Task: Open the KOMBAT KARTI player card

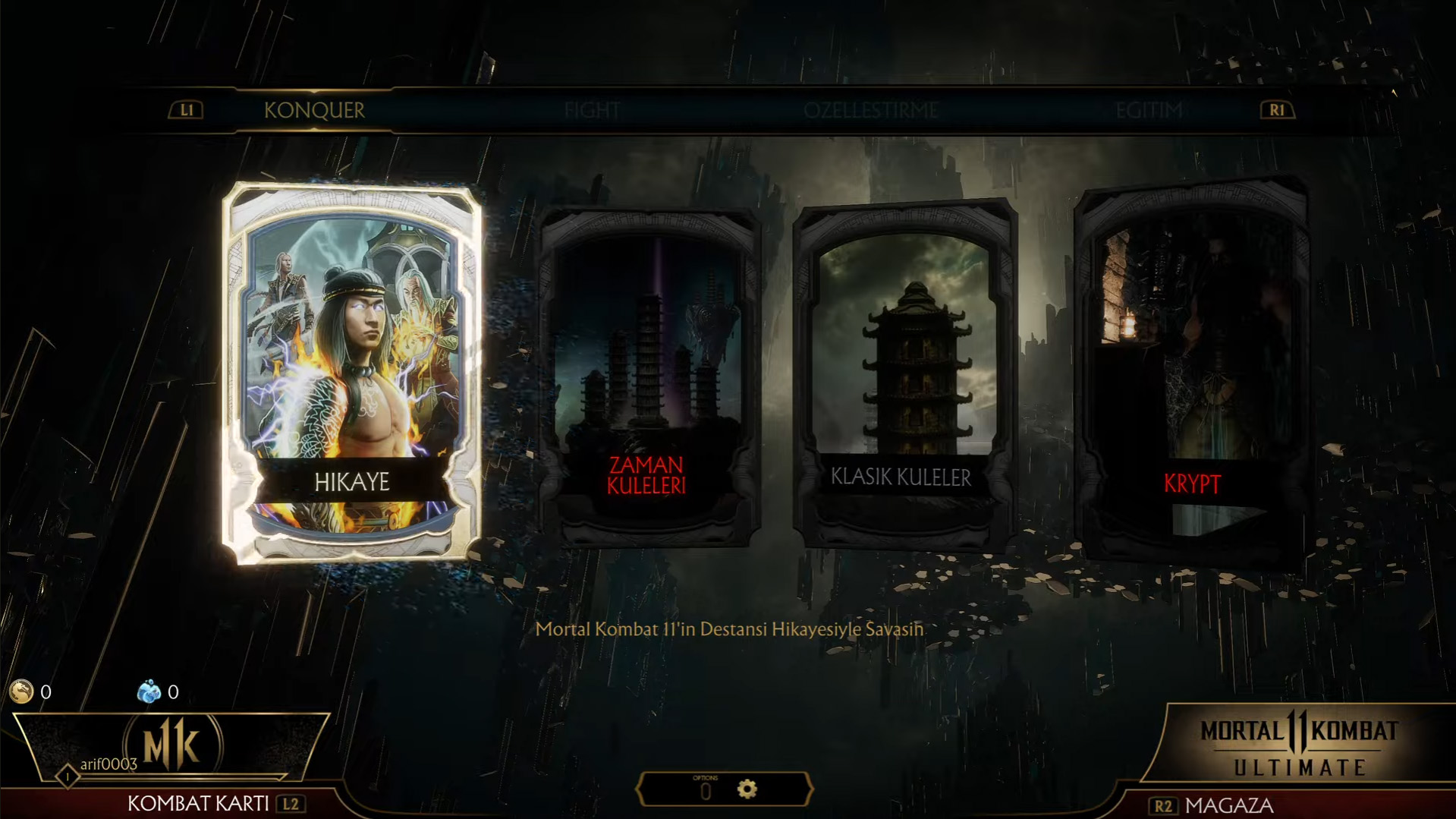Action: (x=199, y=803)
